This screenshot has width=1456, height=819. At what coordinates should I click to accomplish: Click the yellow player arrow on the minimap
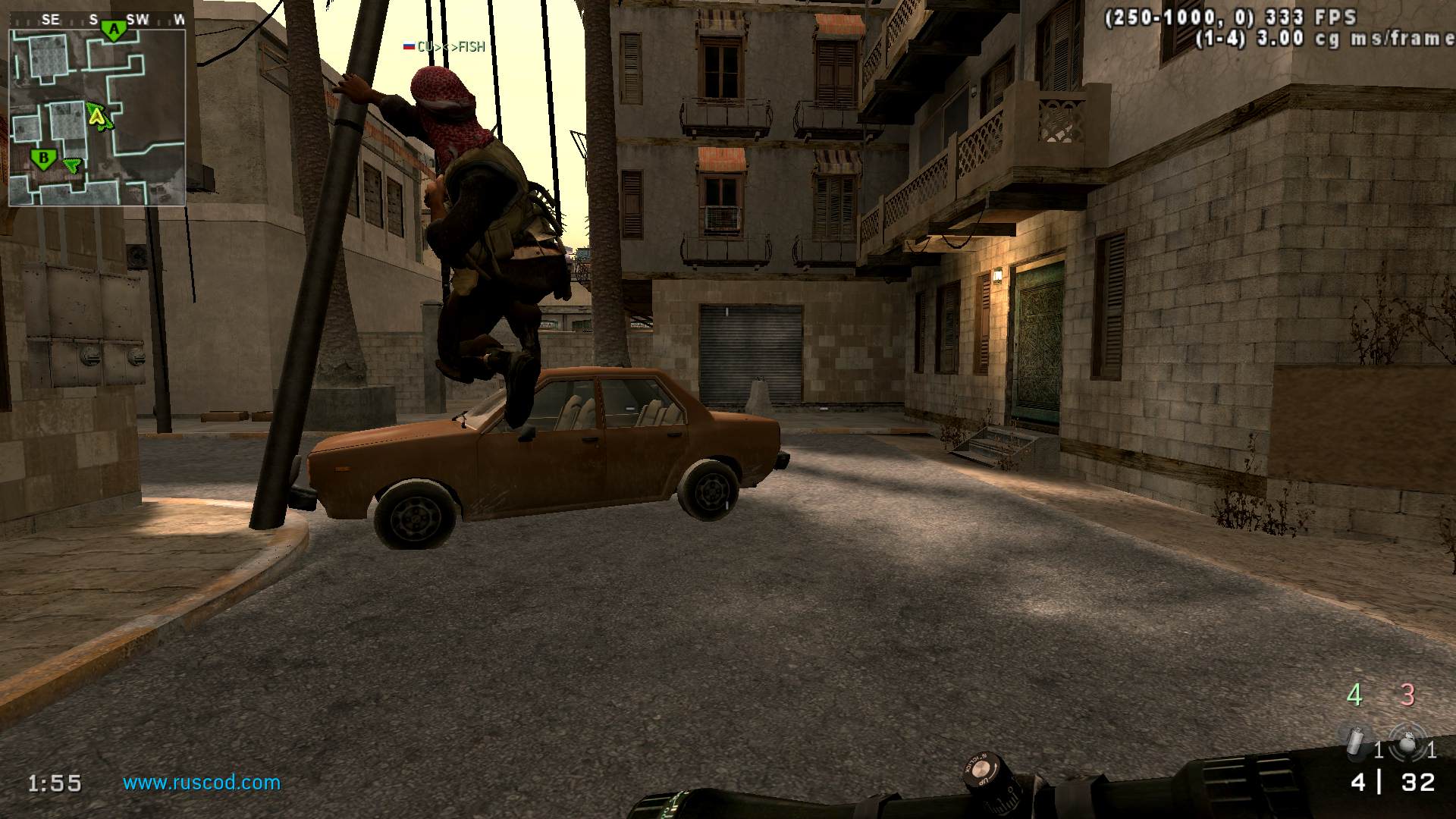(97, 115)
